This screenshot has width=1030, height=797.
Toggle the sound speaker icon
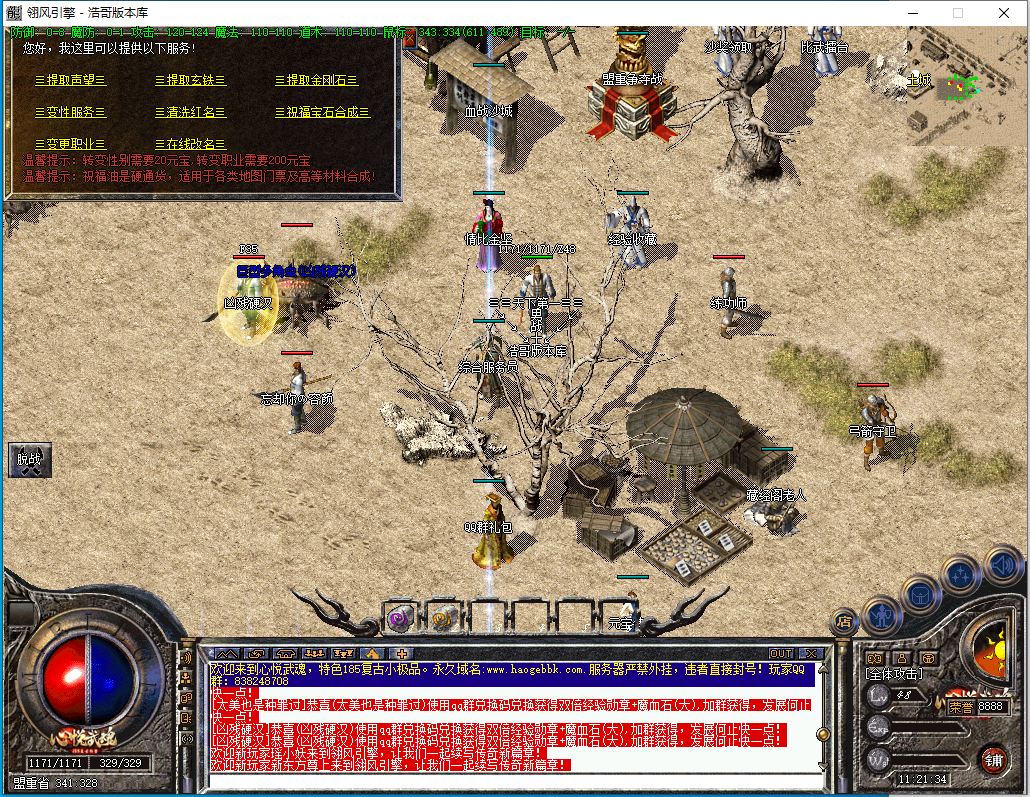(1001, 565)
